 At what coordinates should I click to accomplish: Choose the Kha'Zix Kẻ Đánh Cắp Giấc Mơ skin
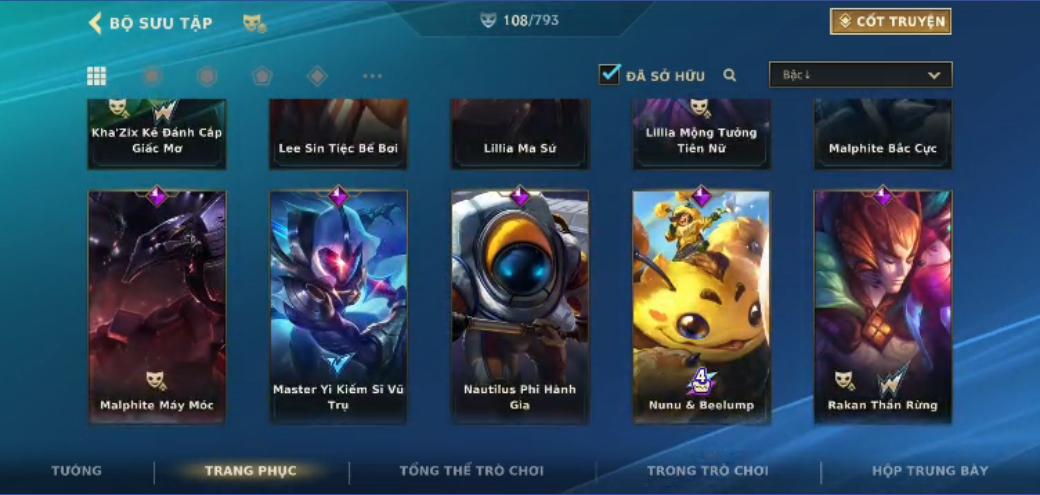tap(157, 135)
